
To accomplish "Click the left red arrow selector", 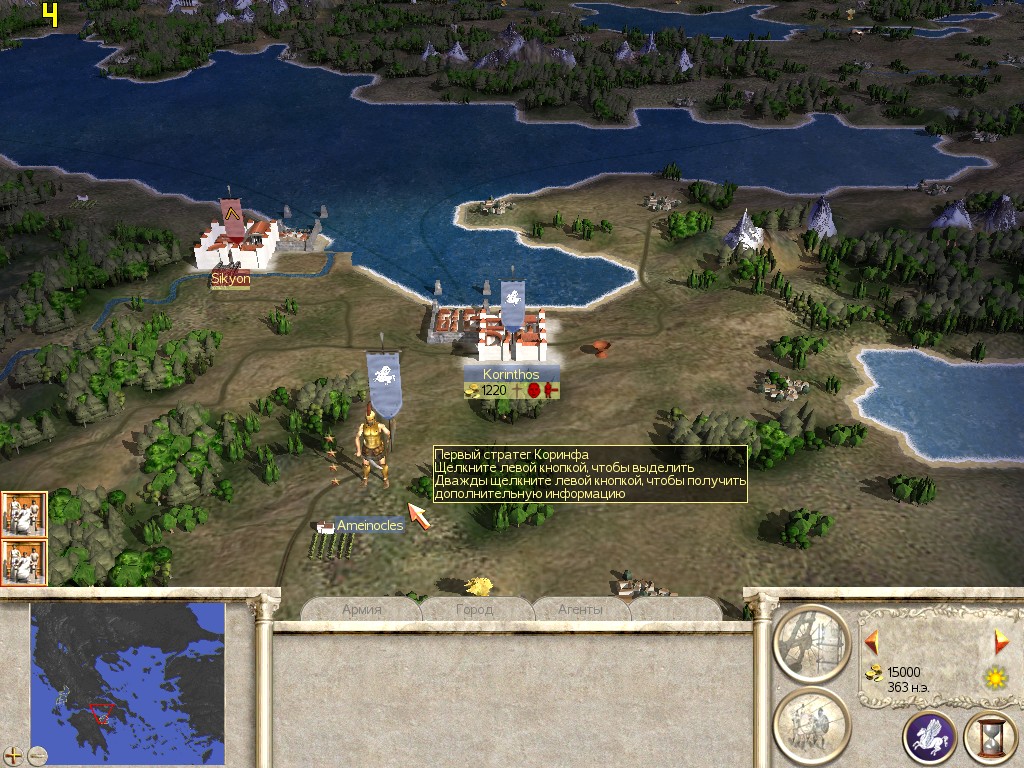I will coord(872,640).
